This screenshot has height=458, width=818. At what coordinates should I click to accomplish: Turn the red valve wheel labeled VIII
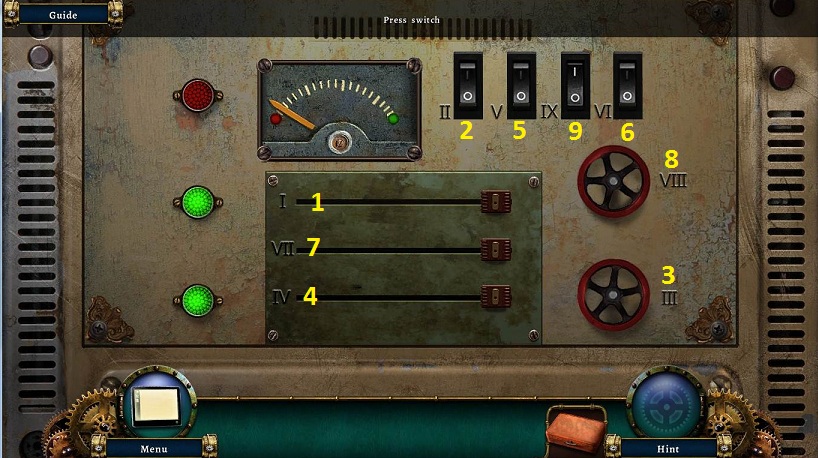[x=613, y=181]
